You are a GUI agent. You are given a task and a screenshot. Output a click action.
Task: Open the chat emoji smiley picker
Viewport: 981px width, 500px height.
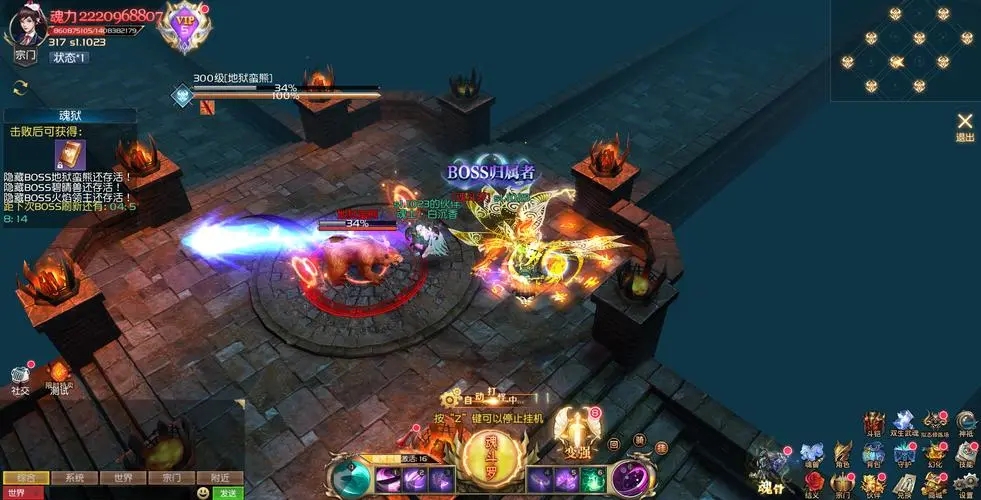pyautogui.click(x=204, y=493)
